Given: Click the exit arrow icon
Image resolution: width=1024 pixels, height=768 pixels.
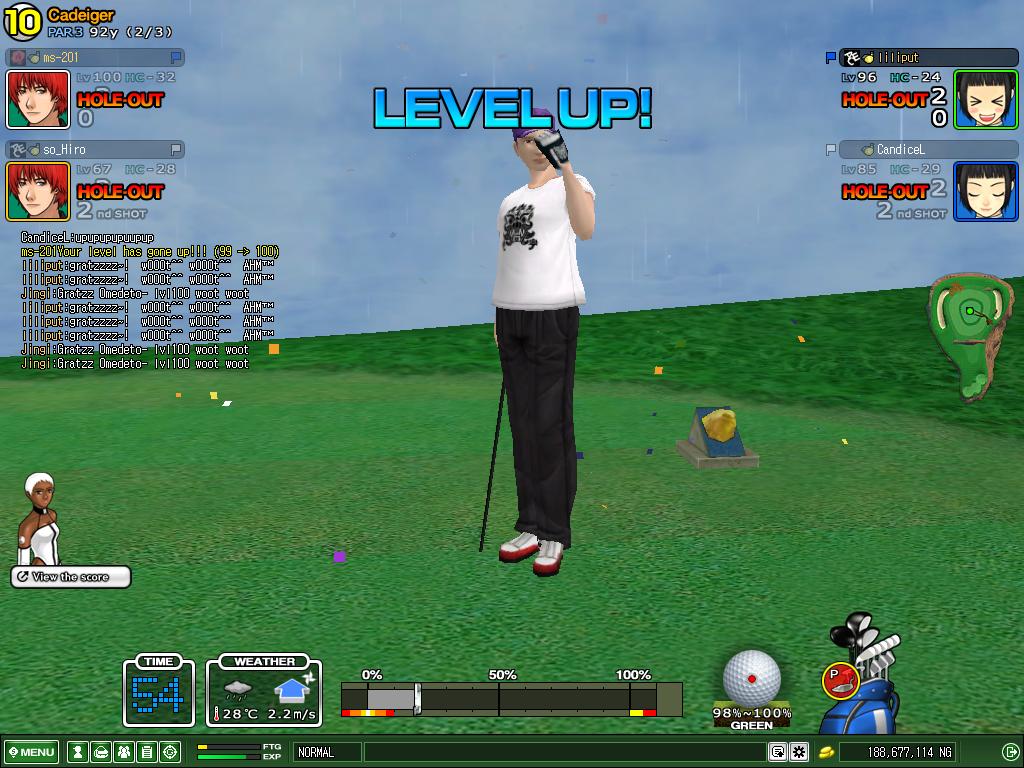Looking at the screenshot, I should (x=1010, y=752).
